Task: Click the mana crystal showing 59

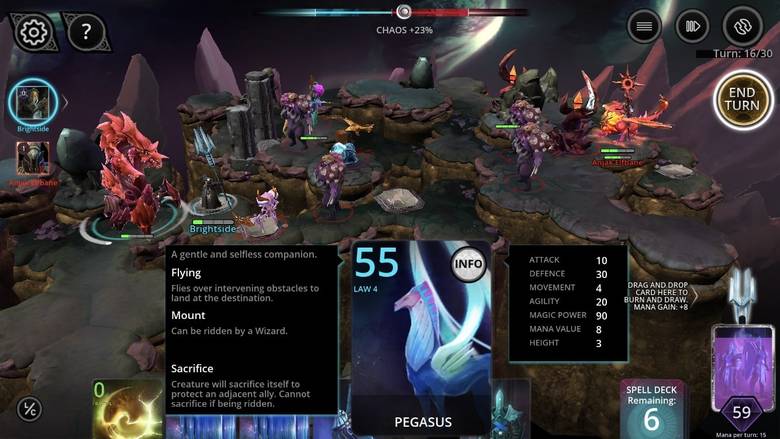Action: [742, 411]
